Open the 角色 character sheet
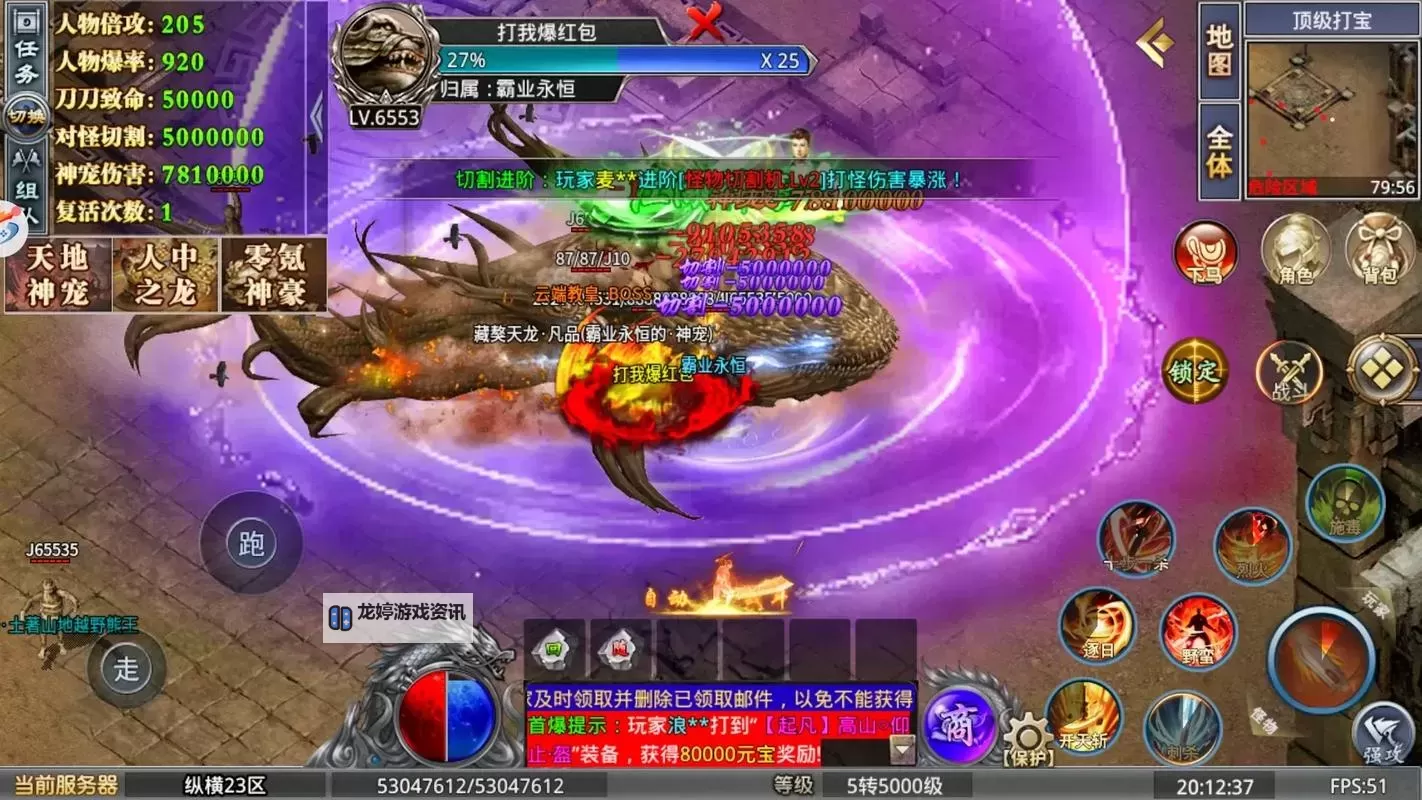This screenshot has height=800, width=1422. coord(1296,250)
